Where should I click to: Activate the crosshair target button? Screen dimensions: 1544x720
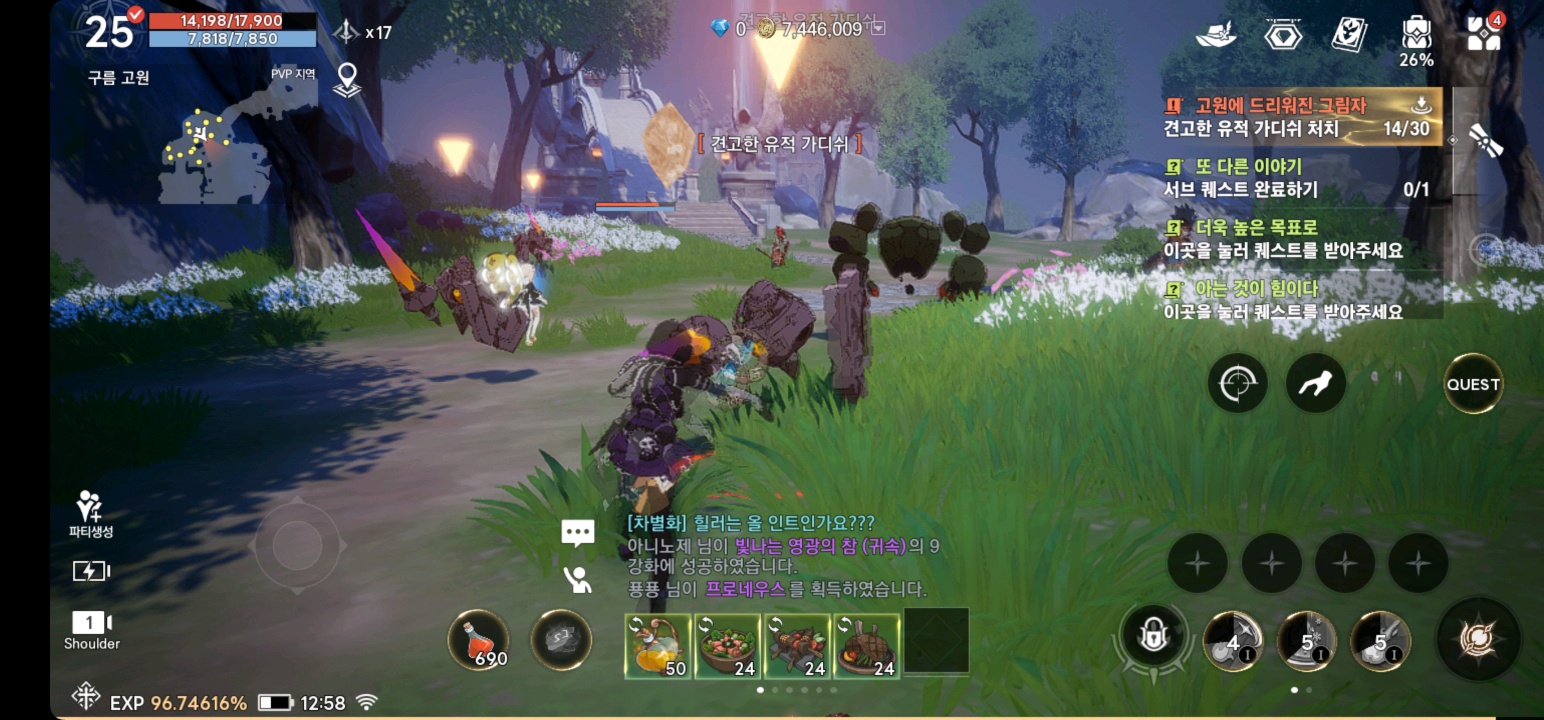1237,384
